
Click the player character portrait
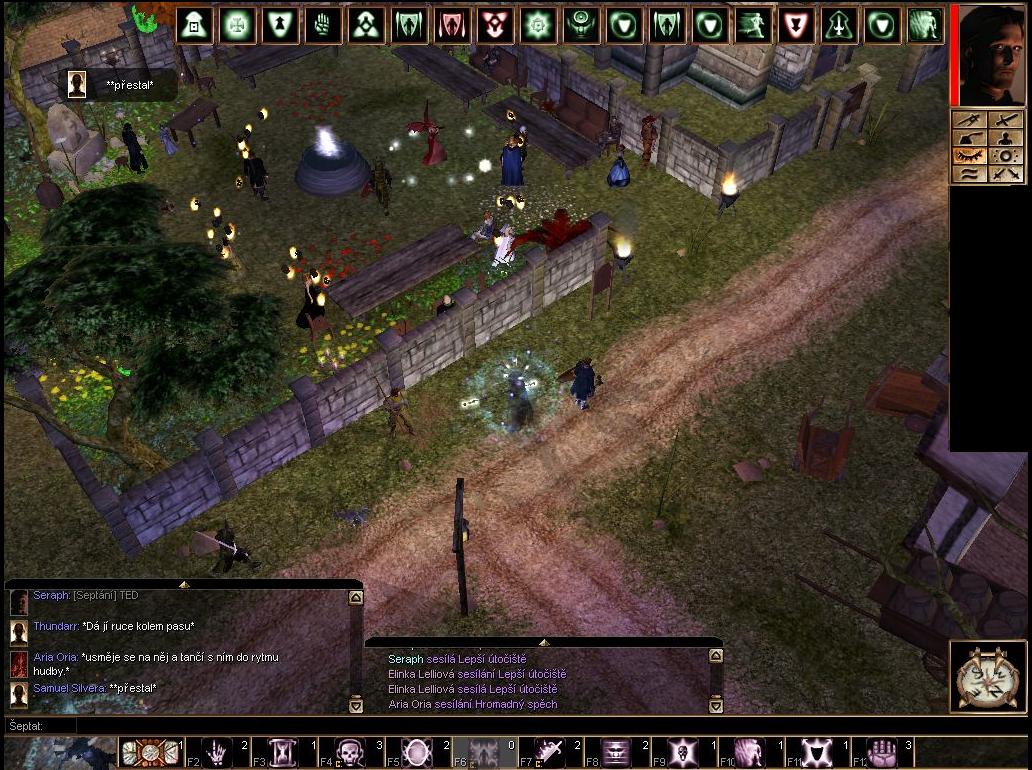[x=990, y=53]
